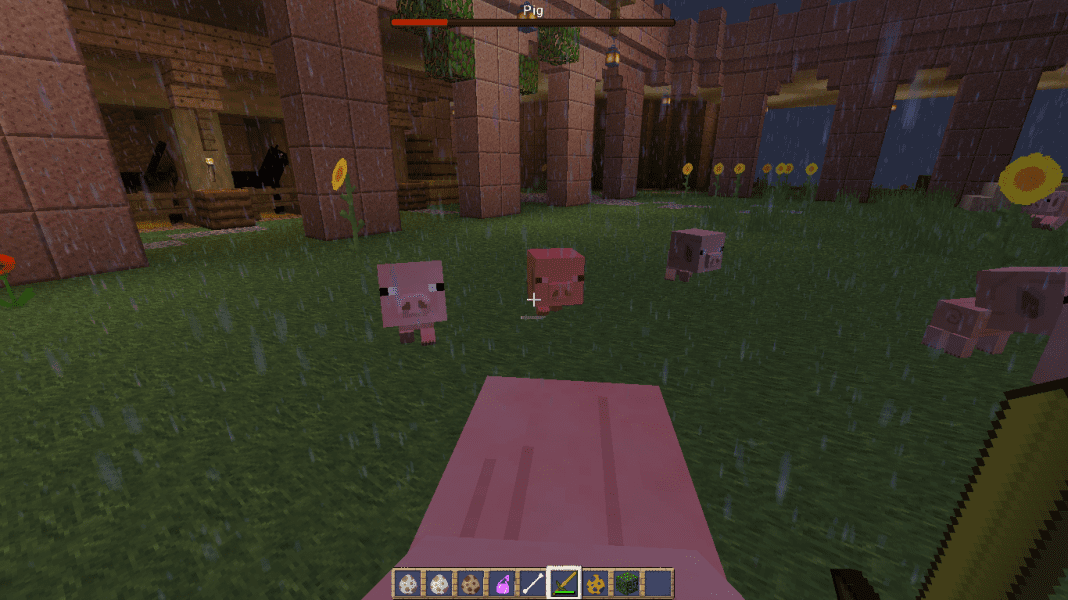Pick the highlighted sword hotbar slot
The image size is (1068, 600).
coord(564,583)
